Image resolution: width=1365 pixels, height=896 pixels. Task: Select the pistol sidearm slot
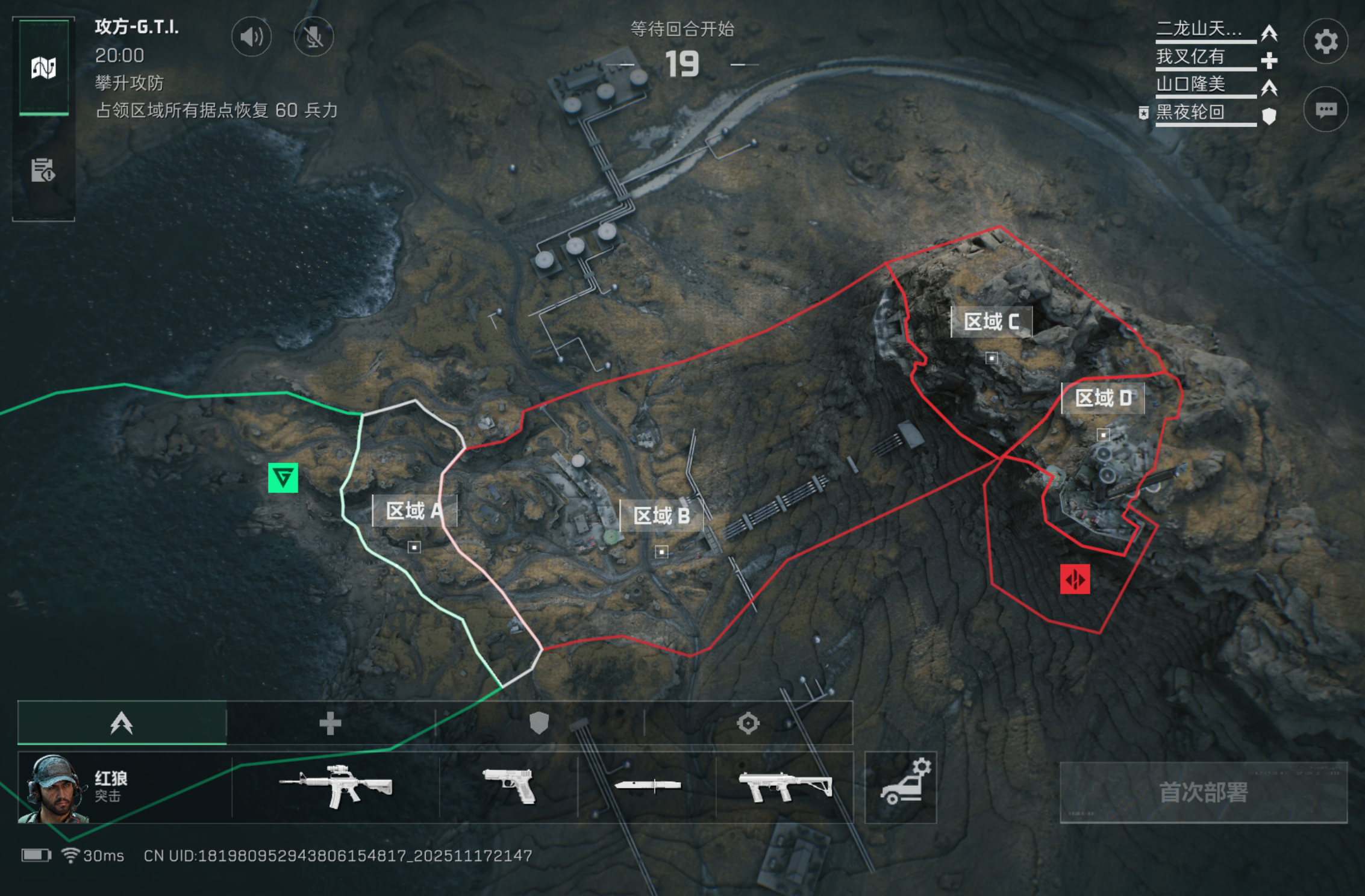tap(509, 787)
